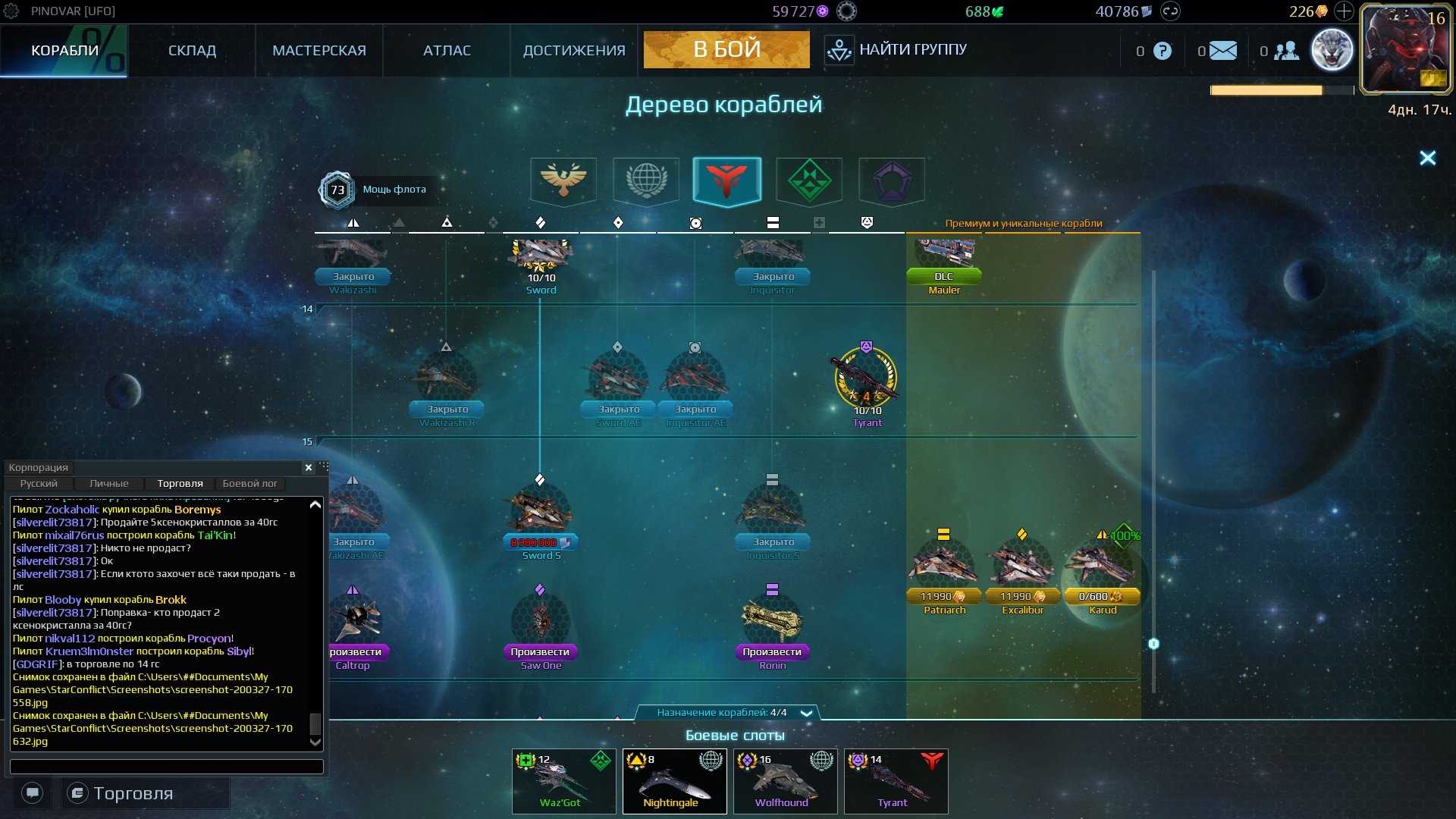Build the Ronin ship
This screenshot has width=1456, height=819.
pos(771,651)
